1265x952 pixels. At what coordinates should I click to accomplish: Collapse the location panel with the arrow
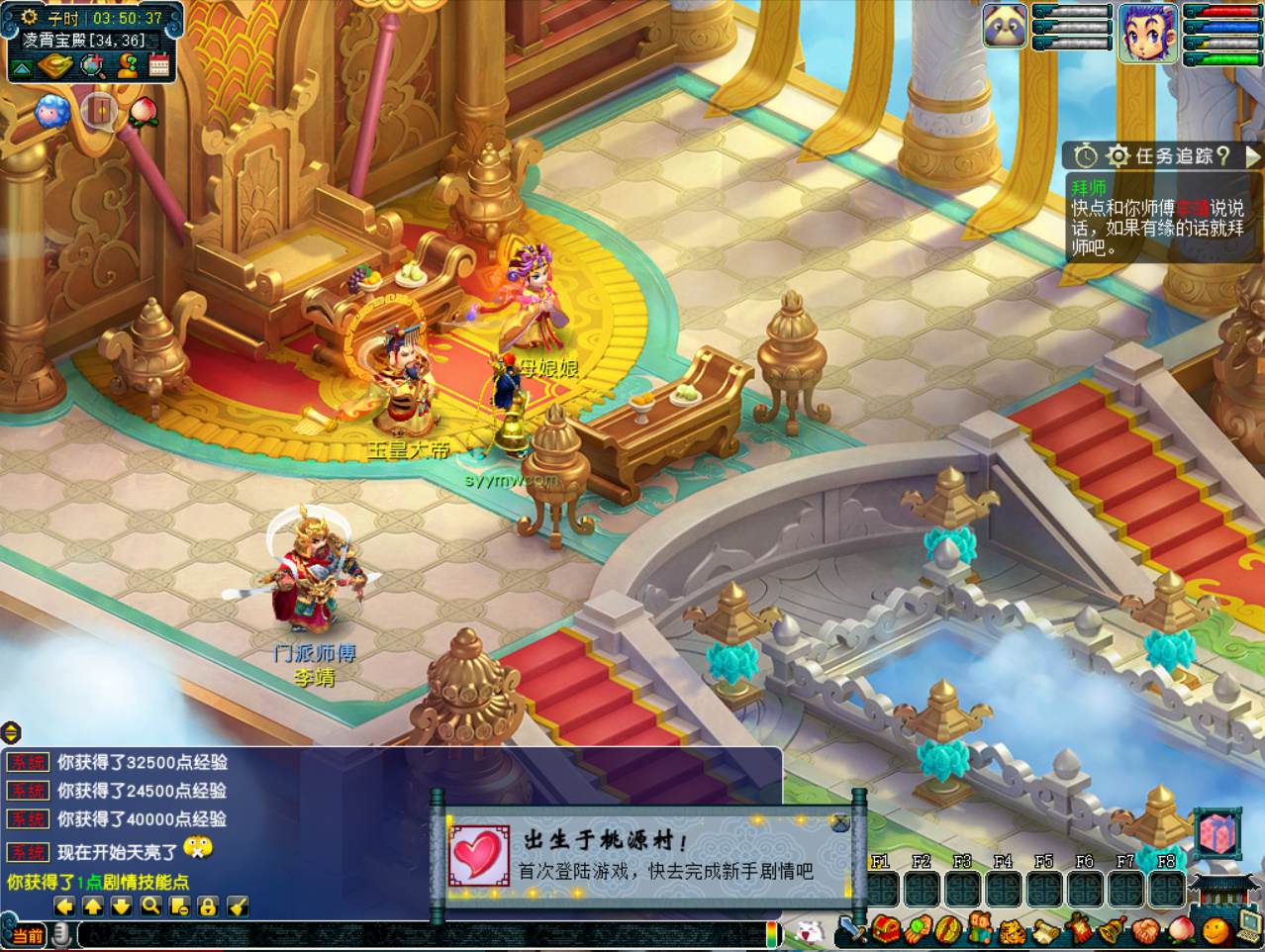click(x=22, y=66)
